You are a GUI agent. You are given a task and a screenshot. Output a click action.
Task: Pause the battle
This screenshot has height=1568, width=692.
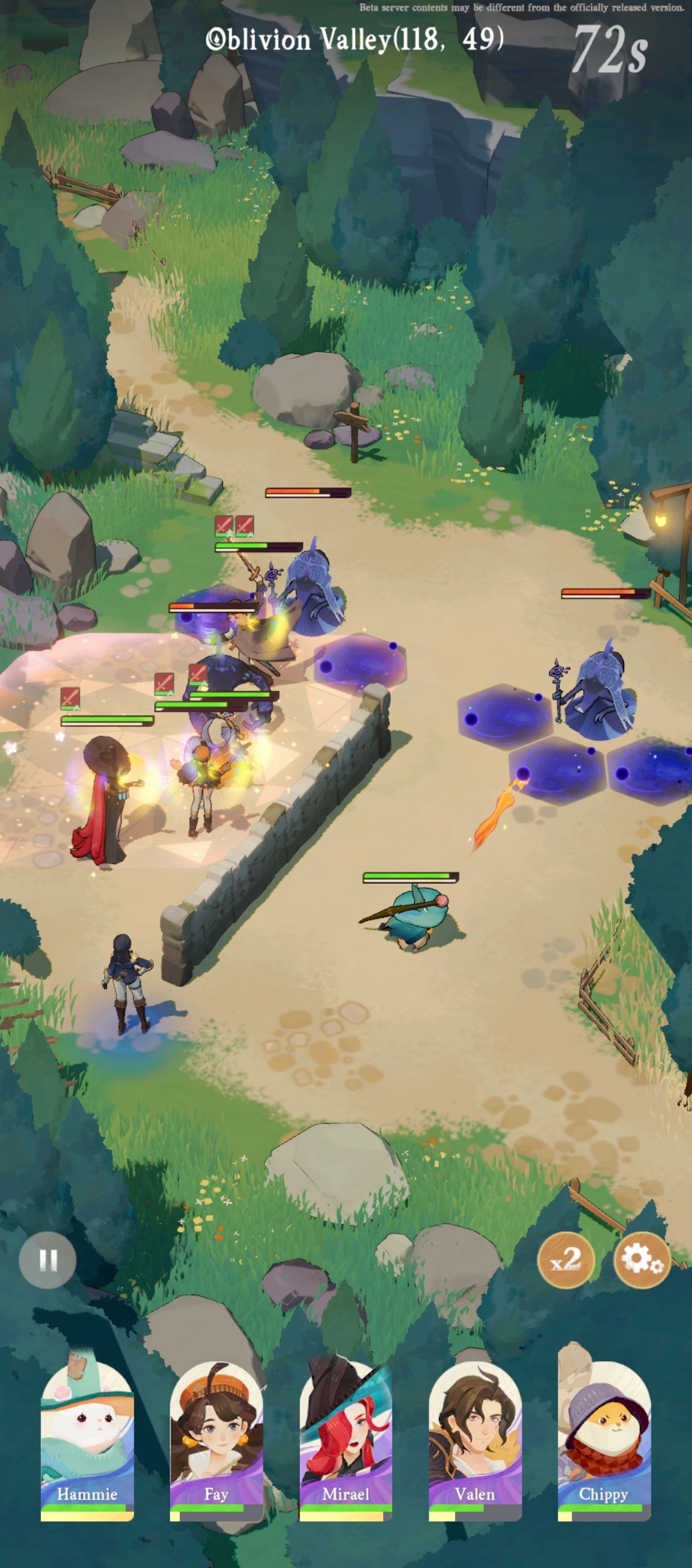48,1260
